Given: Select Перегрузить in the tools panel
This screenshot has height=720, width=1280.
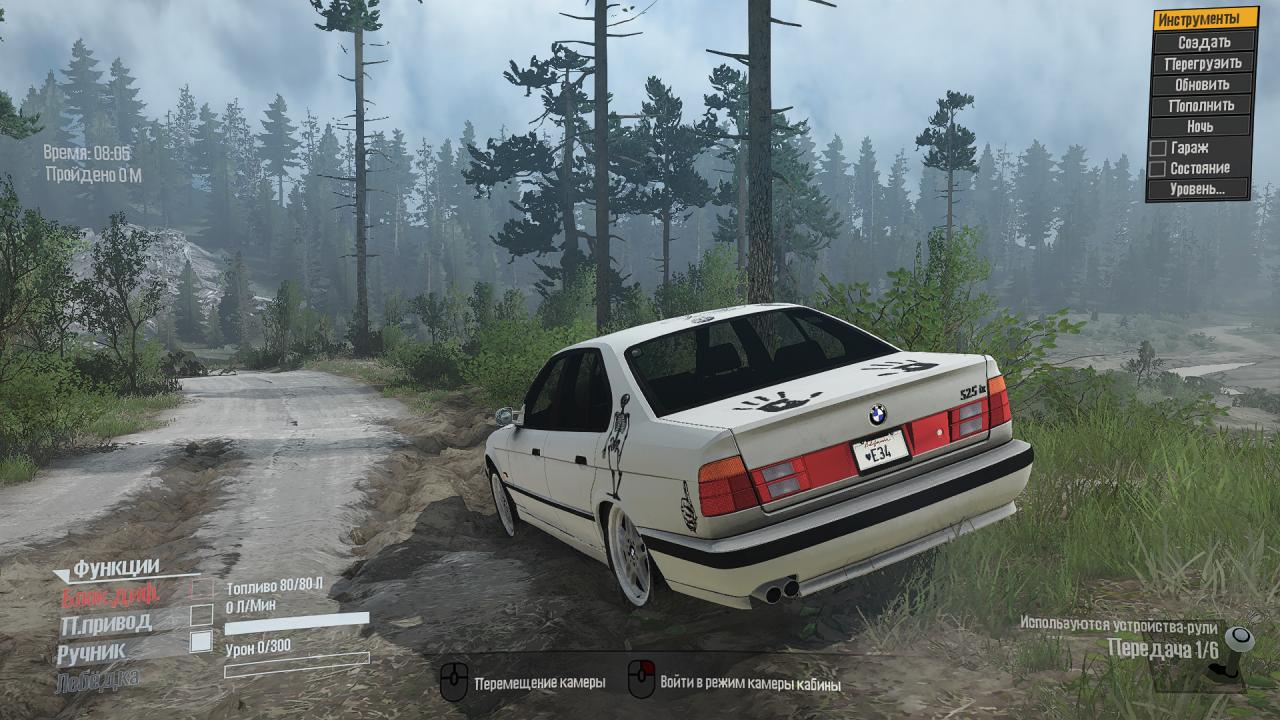Looking at the screenshot, I should (1203, 63).
